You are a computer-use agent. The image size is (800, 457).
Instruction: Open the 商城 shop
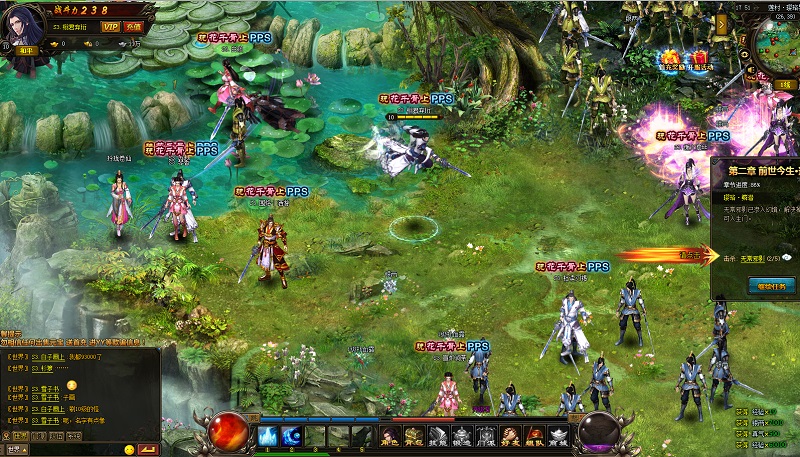click(x=558, y=436)
